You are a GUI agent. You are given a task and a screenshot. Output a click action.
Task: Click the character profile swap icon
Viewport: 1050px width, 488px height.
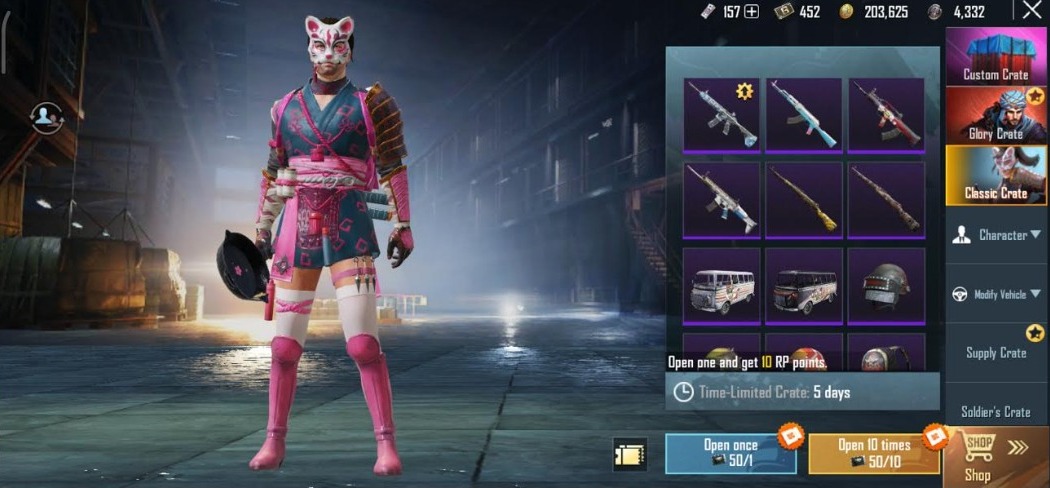point(46,117)
